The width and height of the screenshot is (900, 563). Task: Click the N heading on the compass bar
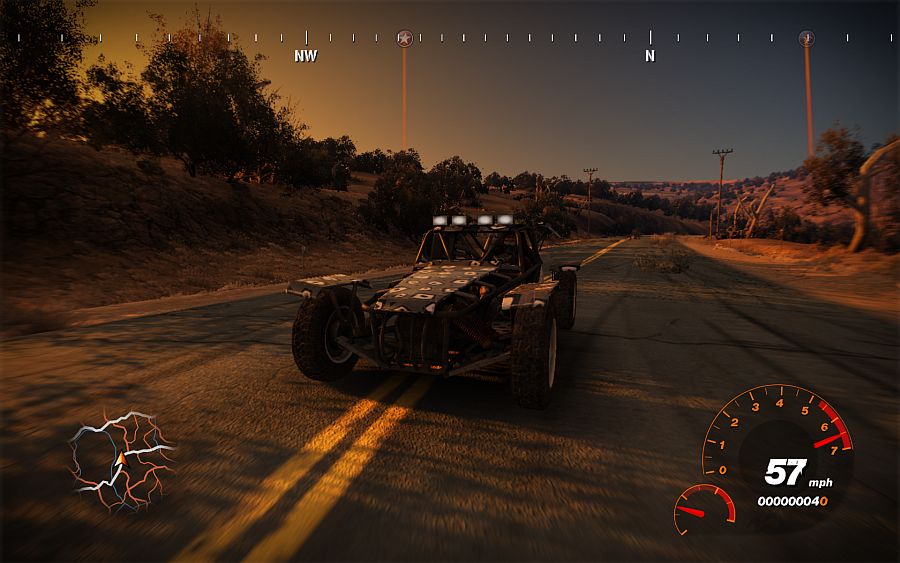650,56
